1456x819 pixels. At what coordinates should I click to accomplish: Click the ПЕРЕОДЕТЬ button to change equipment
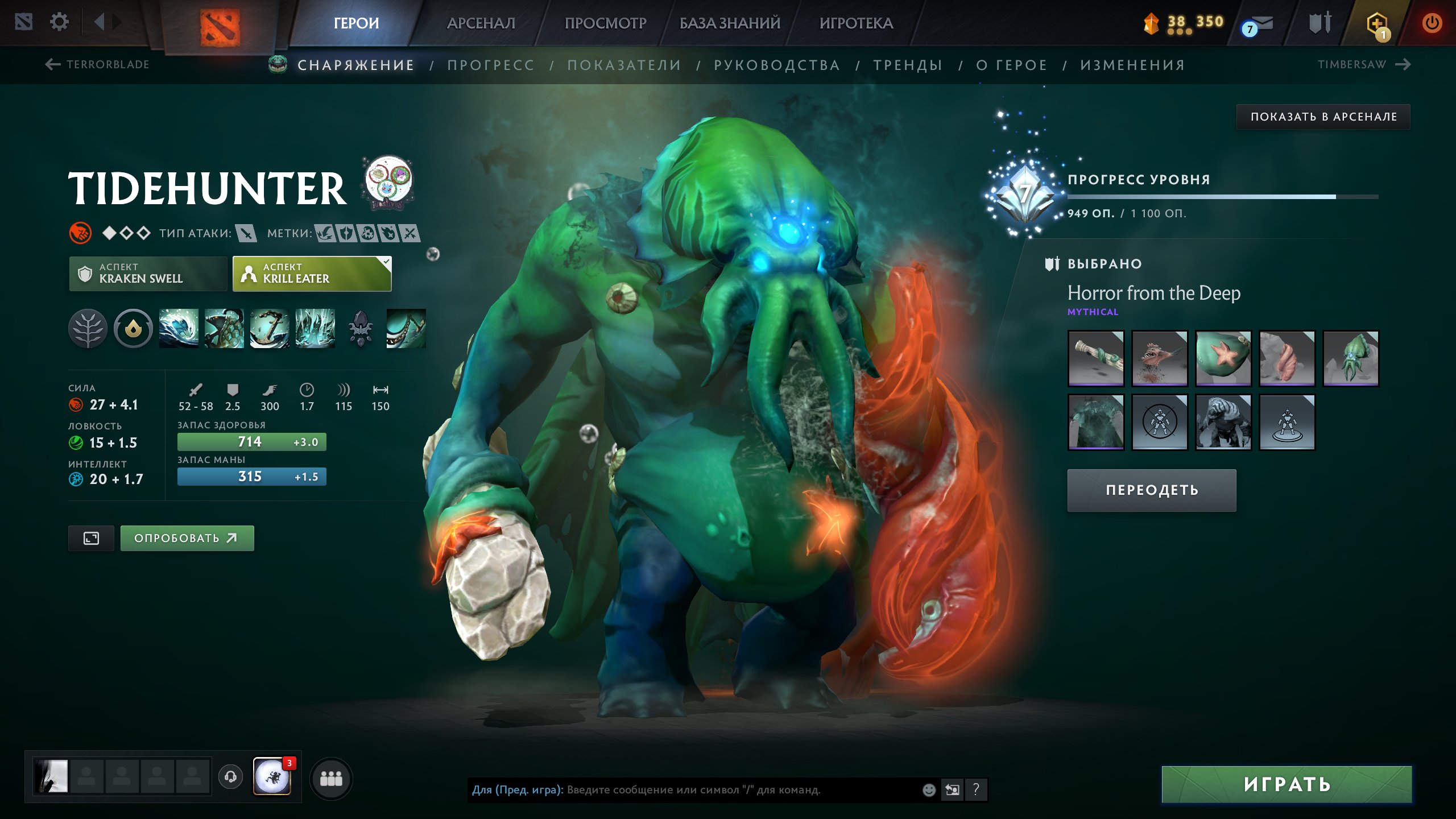(x=1152, y=490)
